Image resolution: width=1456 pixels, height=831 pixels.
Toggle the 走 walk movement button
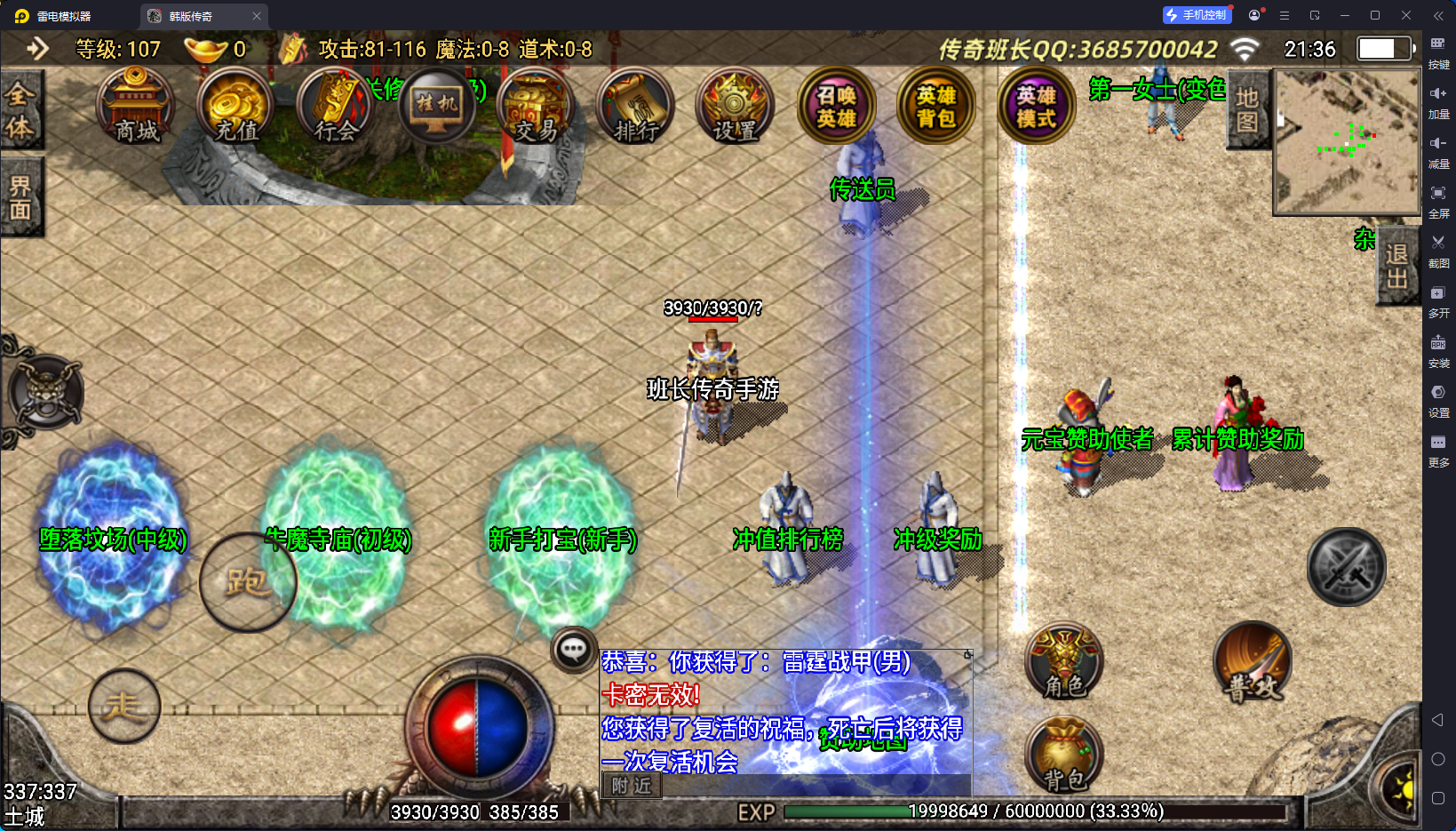(x=123, y=707)
